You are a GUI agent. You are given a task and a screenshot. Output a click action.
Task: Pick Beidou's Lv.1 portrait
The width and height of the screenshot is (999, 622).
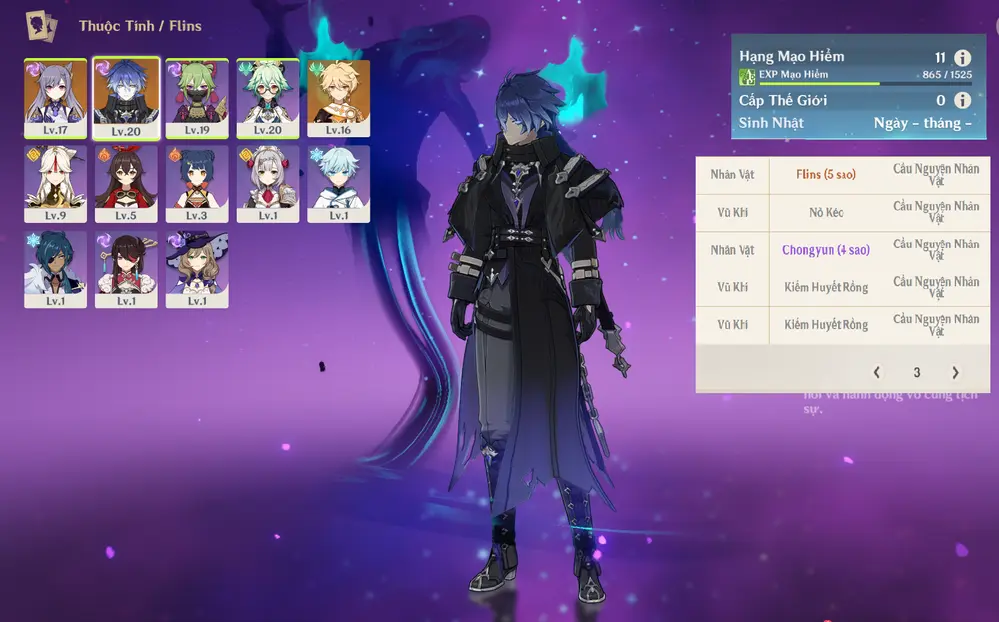tap(126, 269)
